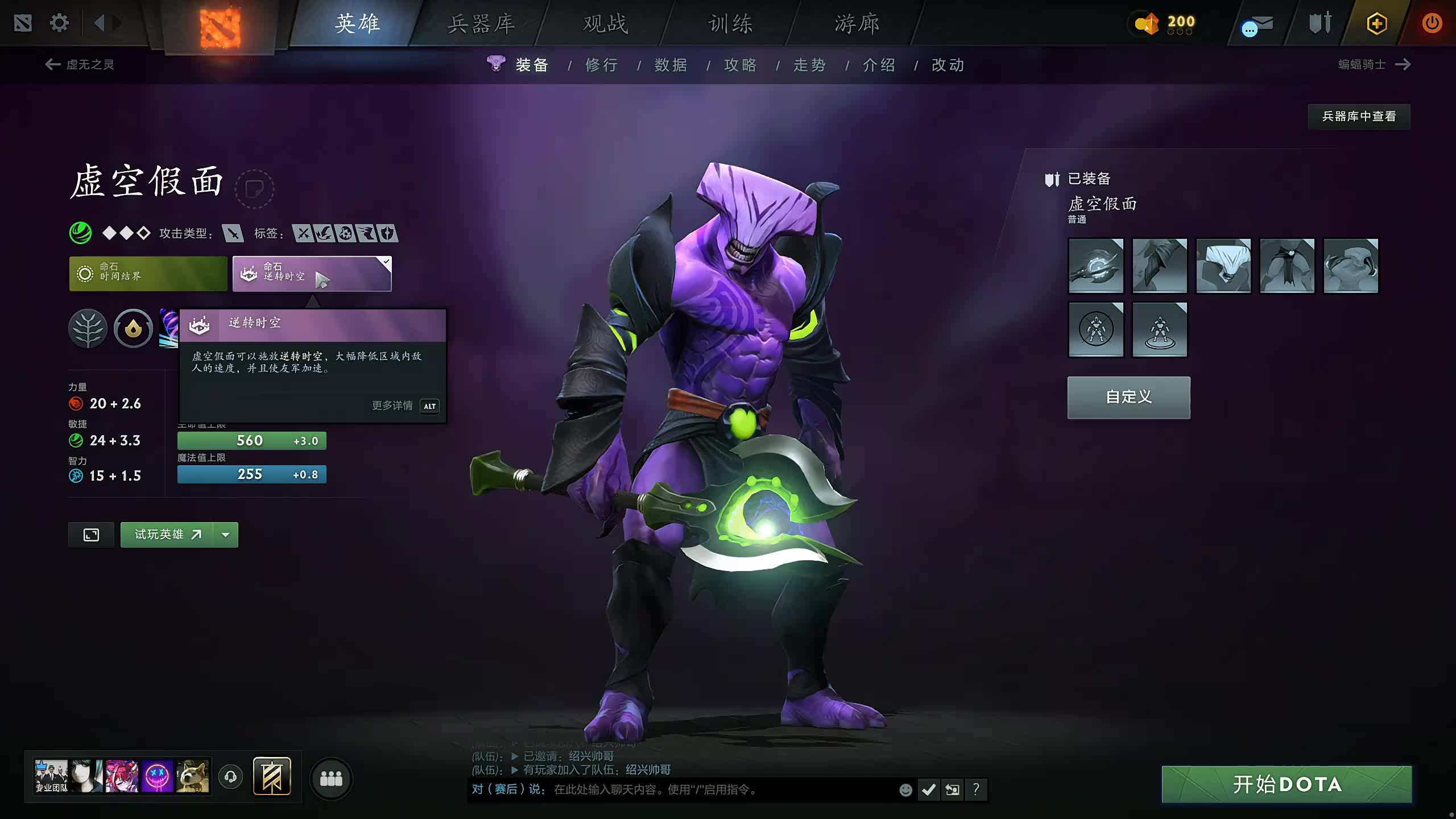Click the chat message input field
1456x819 pixels.
pos(722,789)
